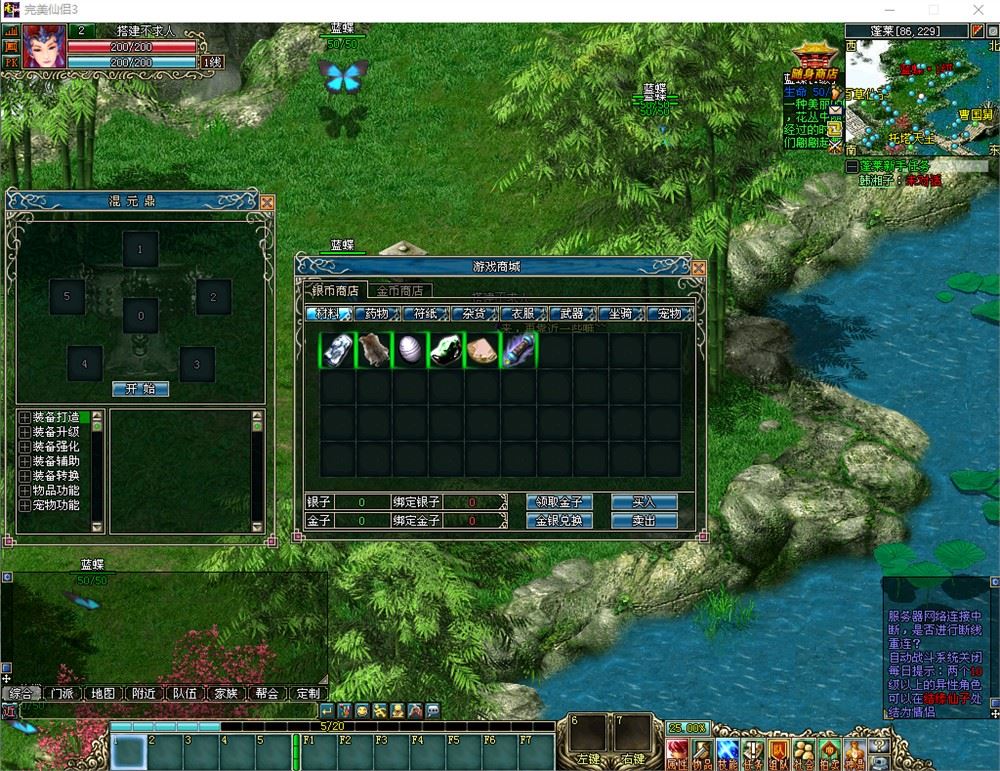Screen dimensions: 1000x771
Task: Pick the striped egg item in shop
Action: click(411, 350)
